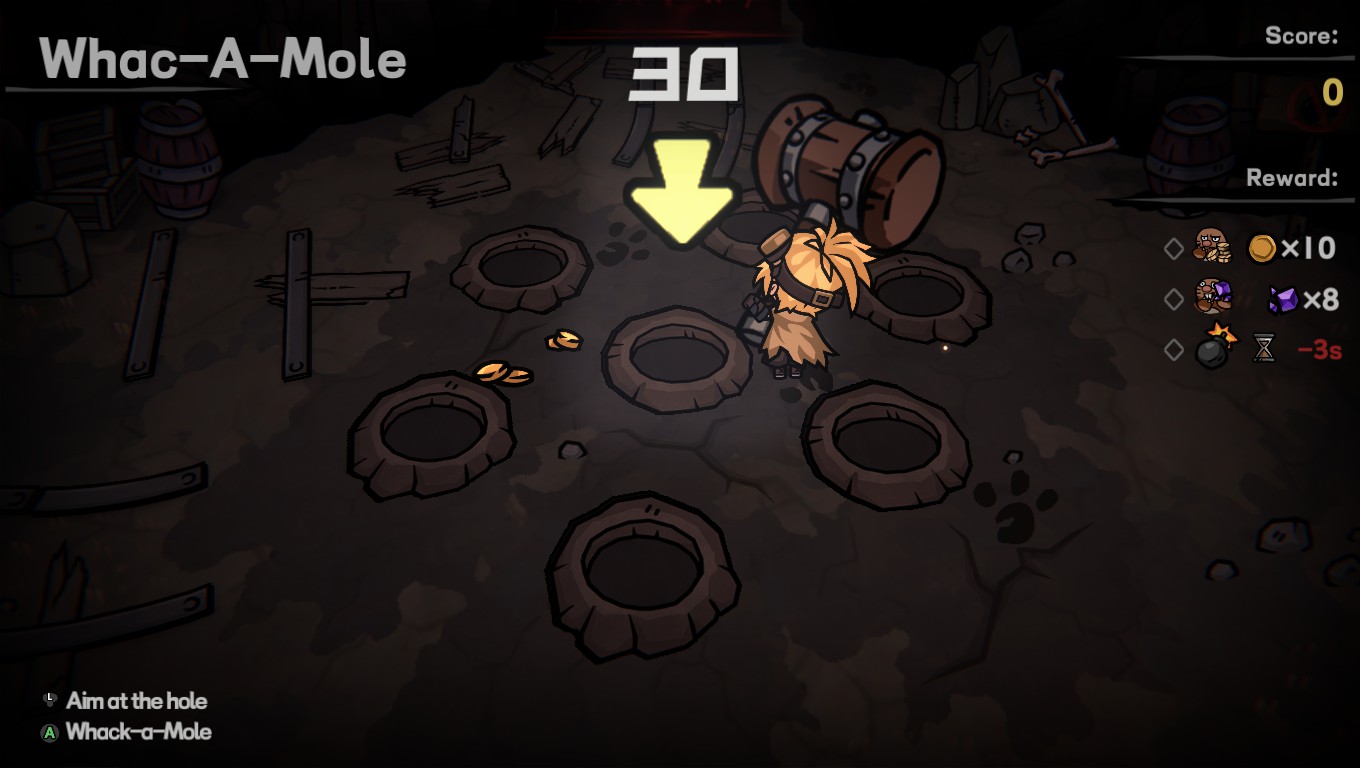
Task: Click the purple gem mole reward icon
Action: (1213, 297)
